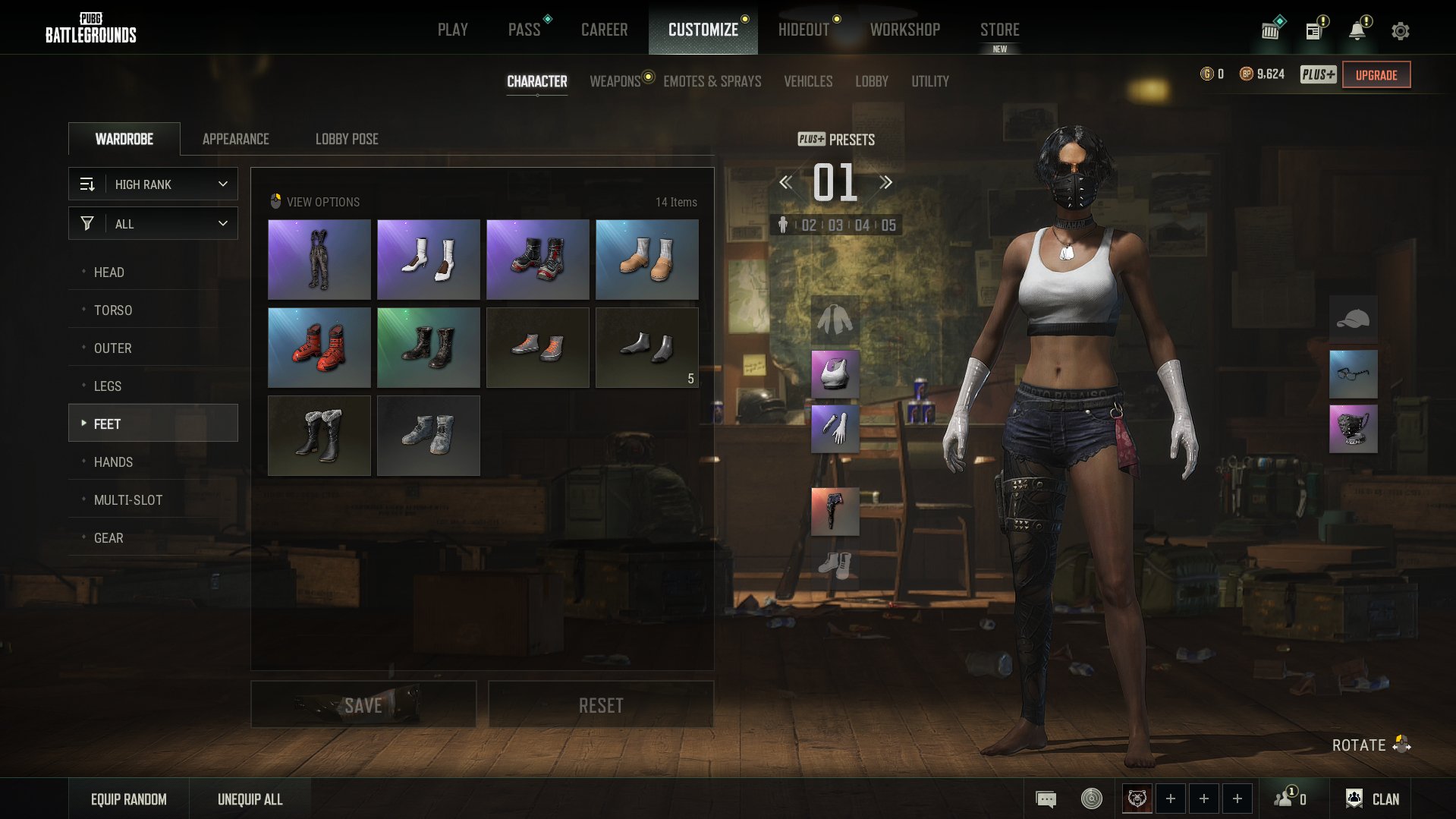Viewport: 1456px width, 819px height.
Task: Select the equipped white gloves slot
Action: pyautogui.click(x=835, y=429)
